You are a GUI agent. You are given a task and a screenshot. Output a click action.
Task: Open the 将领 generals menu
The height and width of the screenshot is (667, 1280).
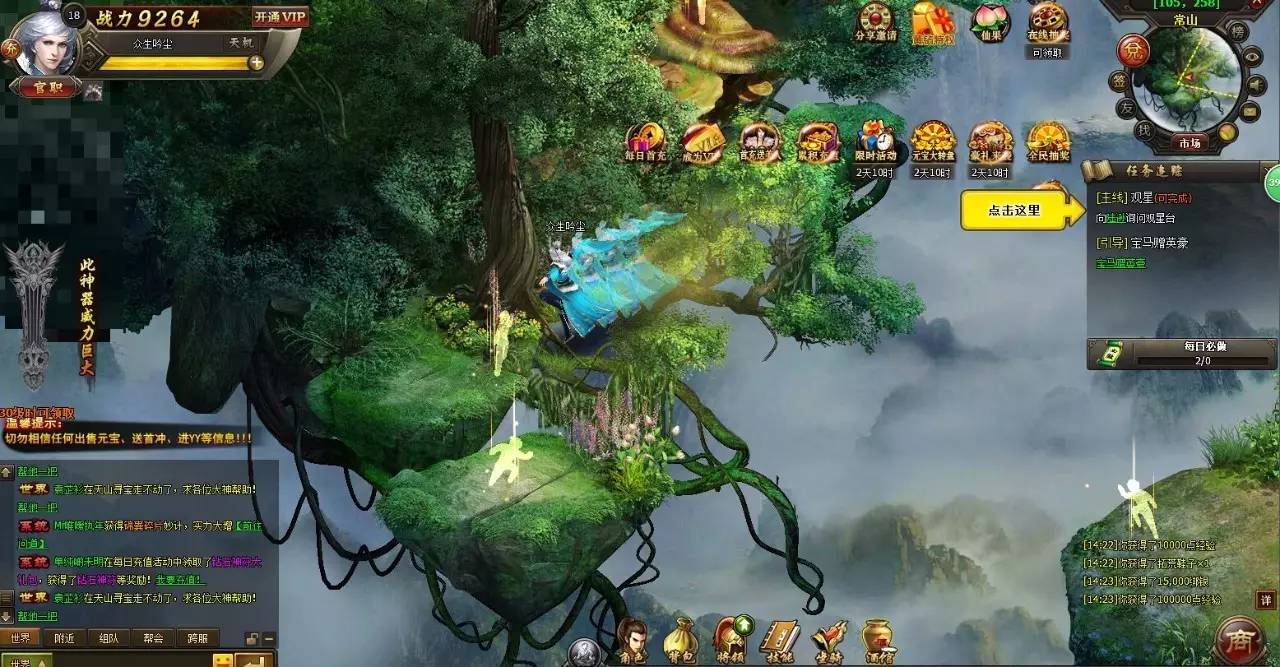point(728,640)
